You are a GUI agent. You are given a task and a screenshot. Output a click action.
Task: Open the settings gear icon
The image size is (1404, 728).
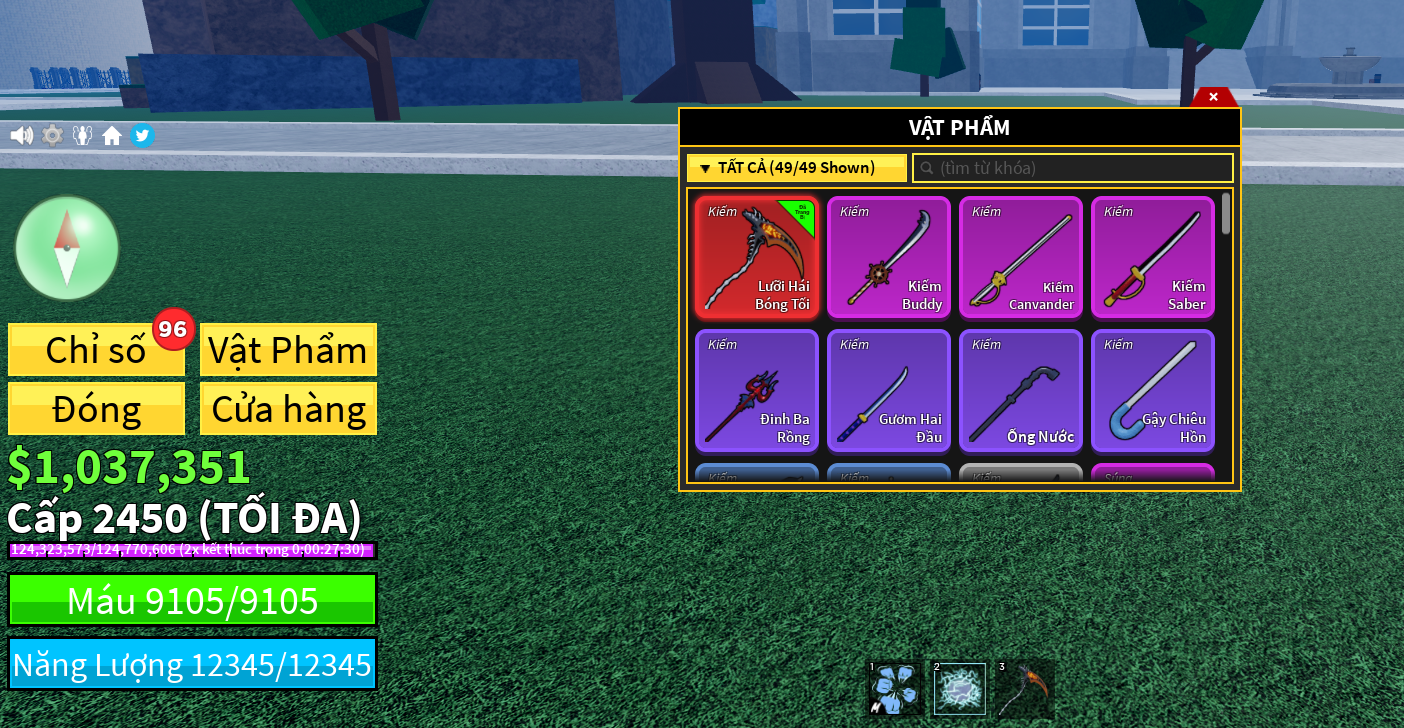click(52, 135)
